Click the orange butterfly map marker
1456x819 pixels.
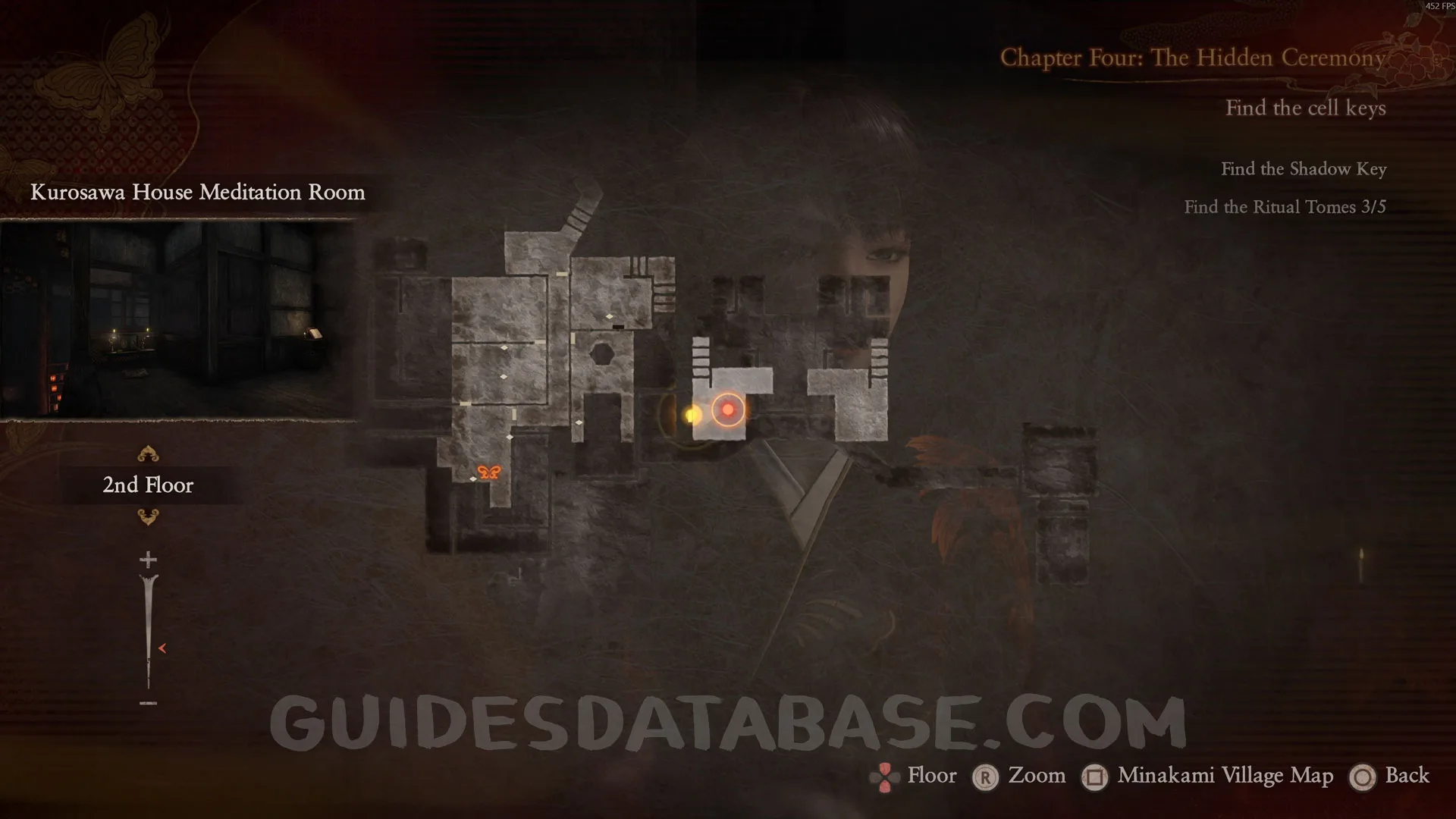click(489, 472)
